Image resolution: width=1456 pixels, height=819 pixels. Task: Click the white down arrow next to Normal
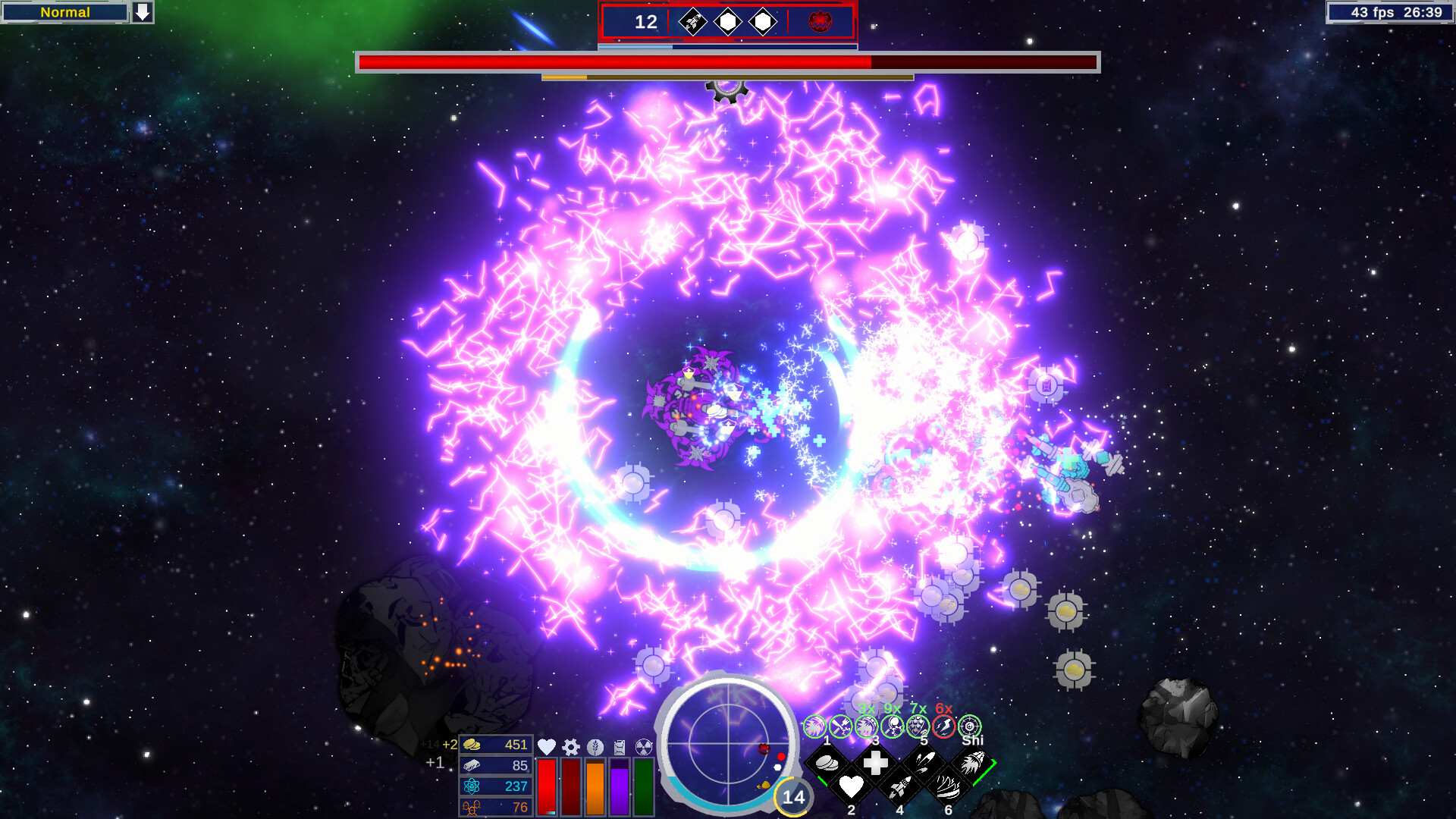click(x=143, y=12)
